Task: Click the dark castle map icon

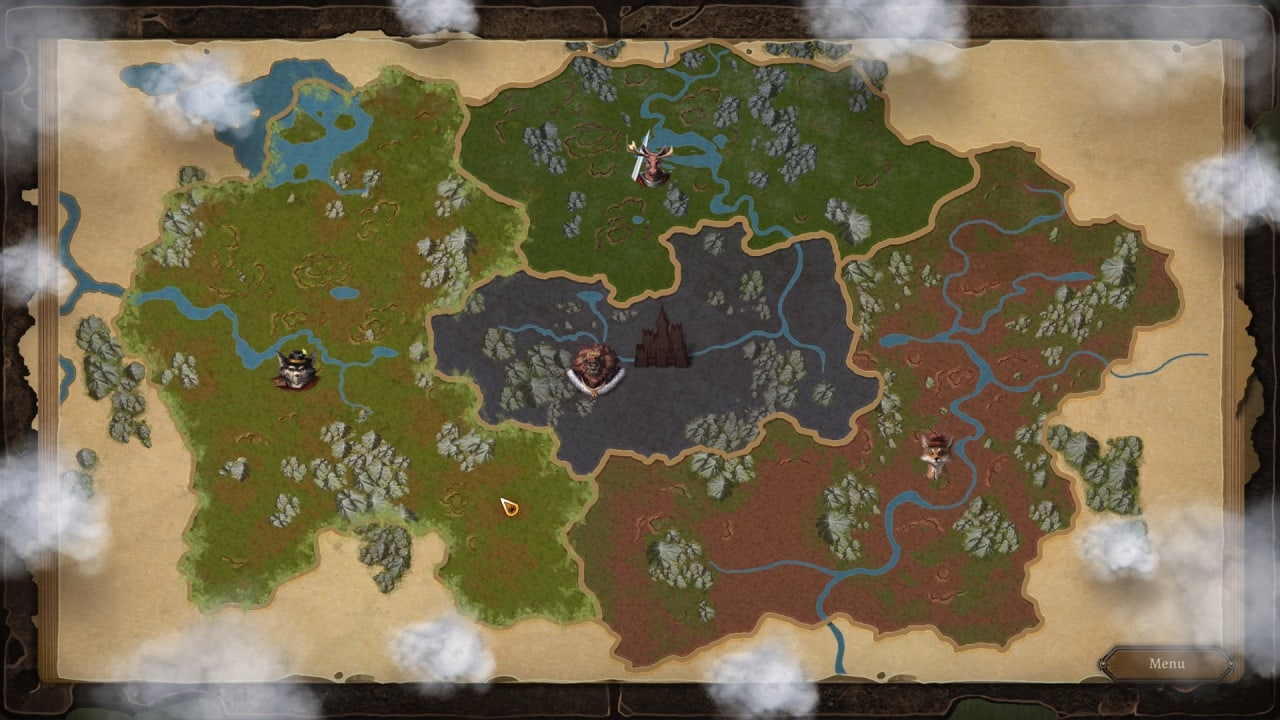Action: pyautogui.click(x=662, y=340)
